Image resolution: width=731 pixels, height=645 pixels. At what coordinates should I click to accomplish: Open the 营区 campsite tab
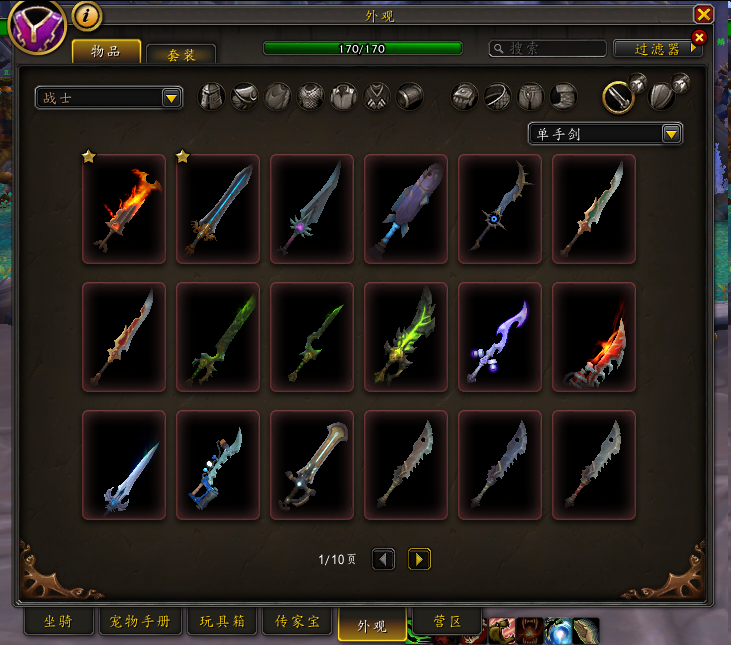[x=448, y=622]
